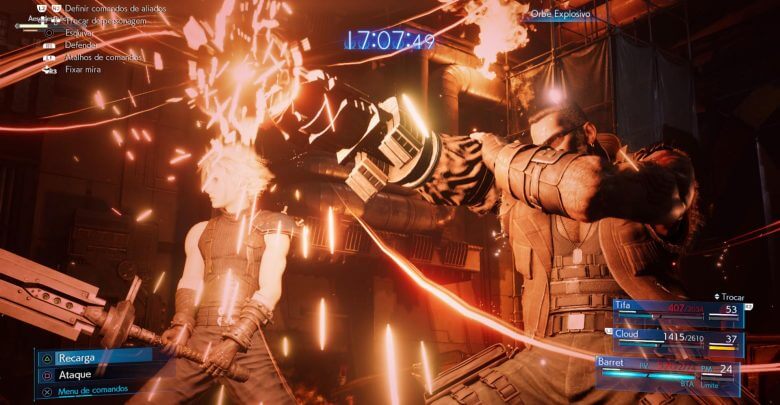Choose the Ataque command
This screenshot has width=780, height=405.
pos(75,374)
